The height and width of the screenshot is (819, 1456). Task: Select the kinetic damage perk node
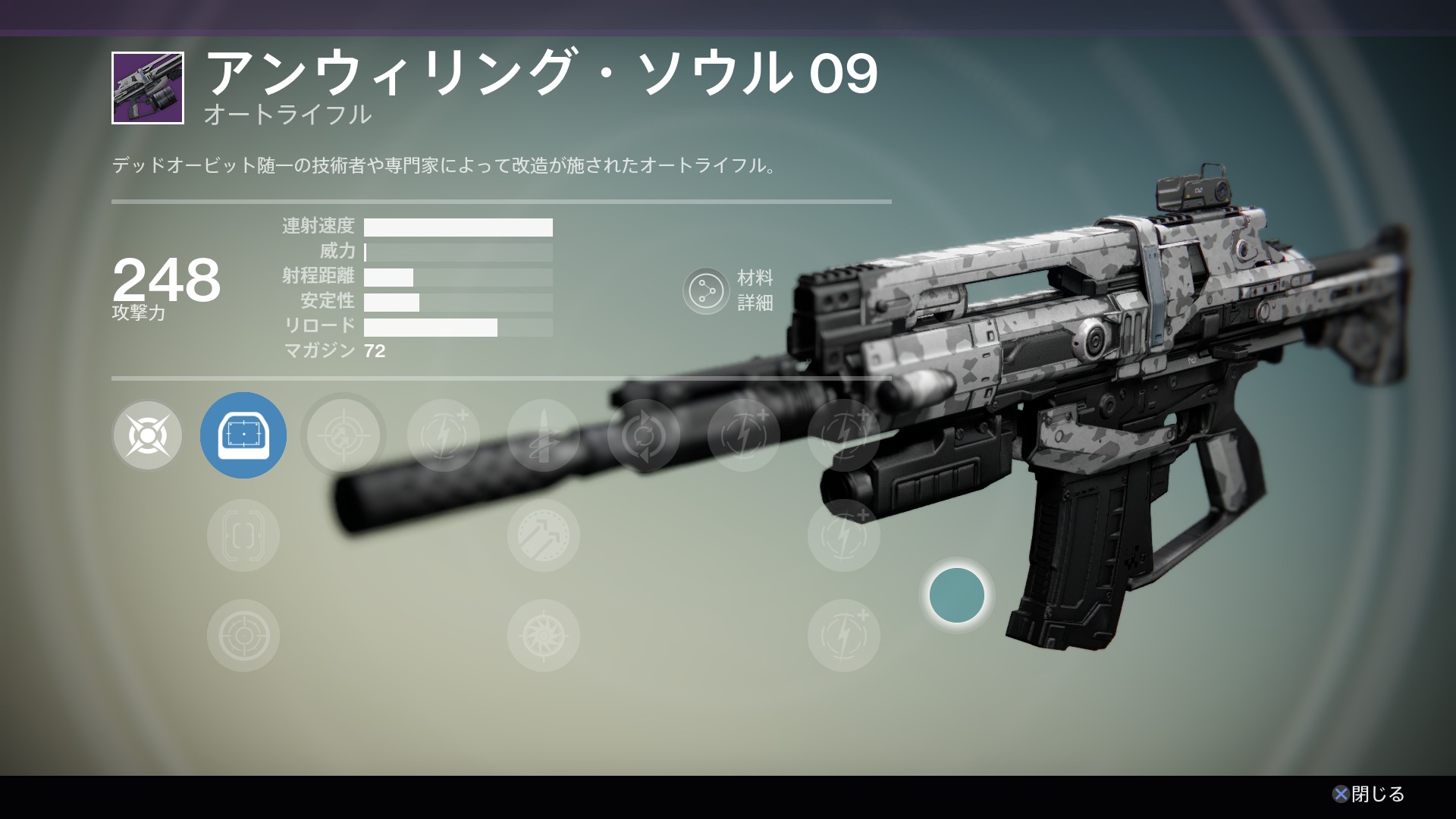pyautogui.click(x=148, y=435)
